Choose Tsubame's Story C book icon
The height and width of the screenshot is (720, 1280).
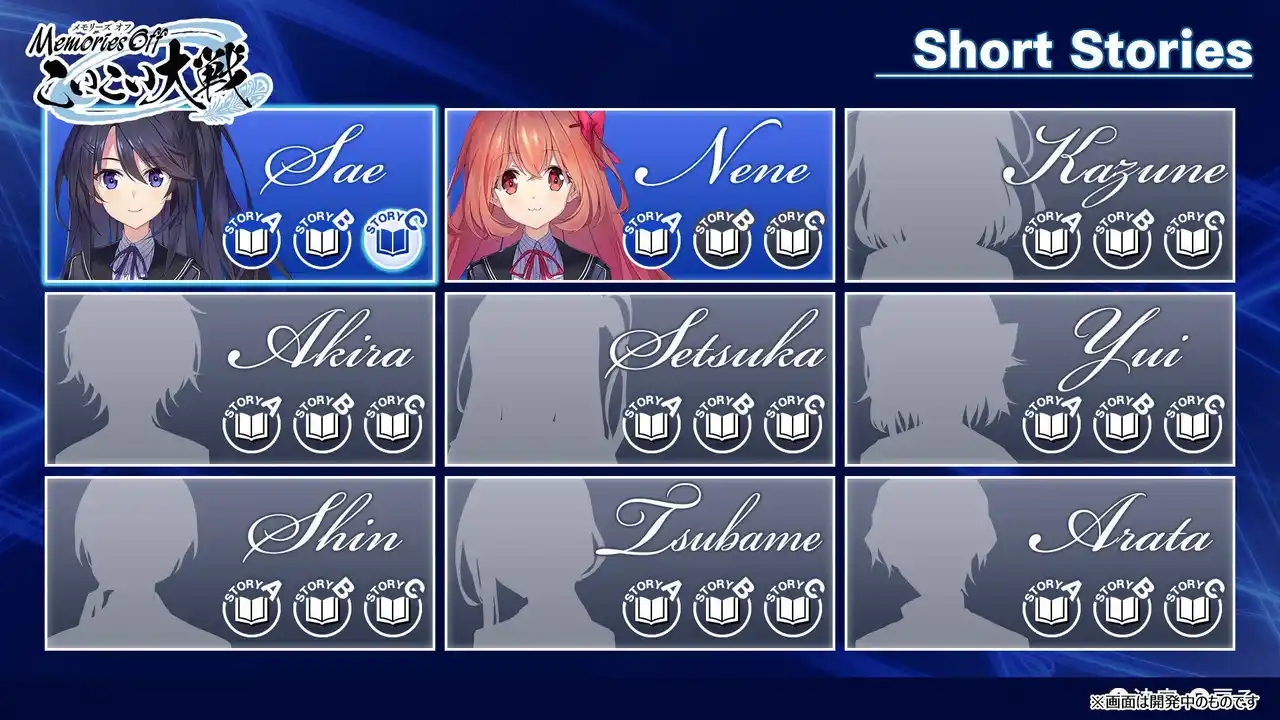792,610
